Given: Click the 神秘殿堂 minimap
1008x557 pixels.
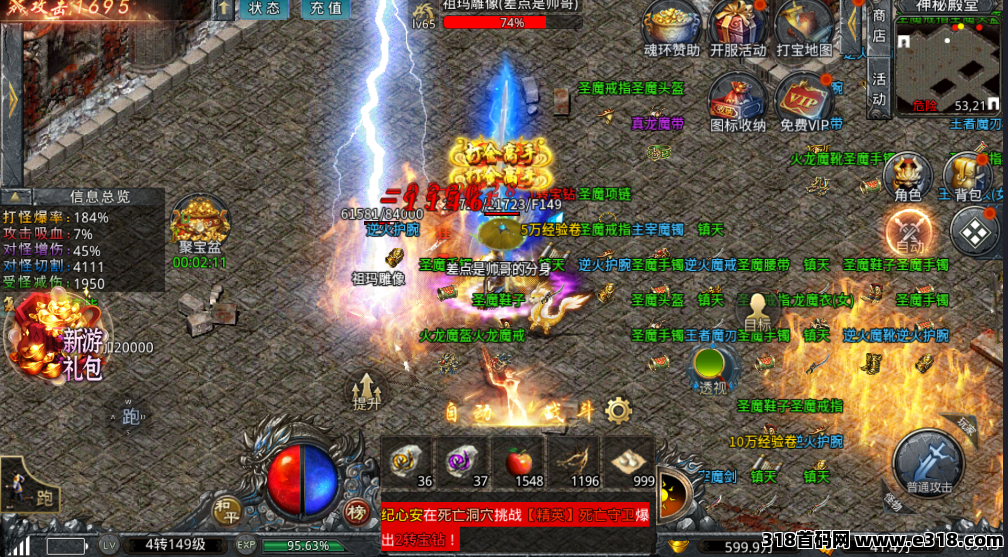Looking at the screenshot, I should pos(947,65).
